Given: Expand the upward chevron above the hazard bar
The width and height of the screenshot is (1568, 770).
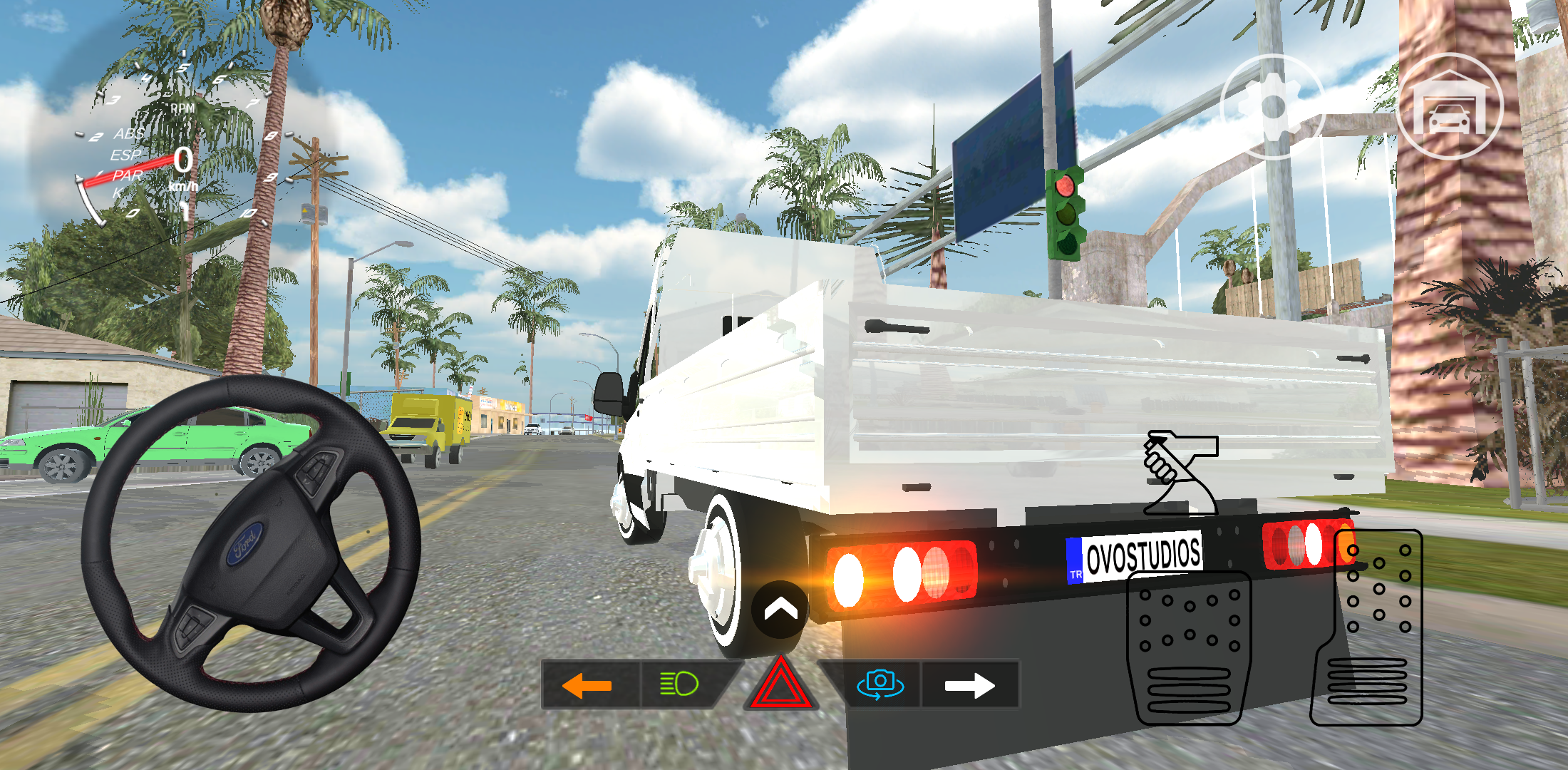Looking at the screenshot, I should pos(782,610).
